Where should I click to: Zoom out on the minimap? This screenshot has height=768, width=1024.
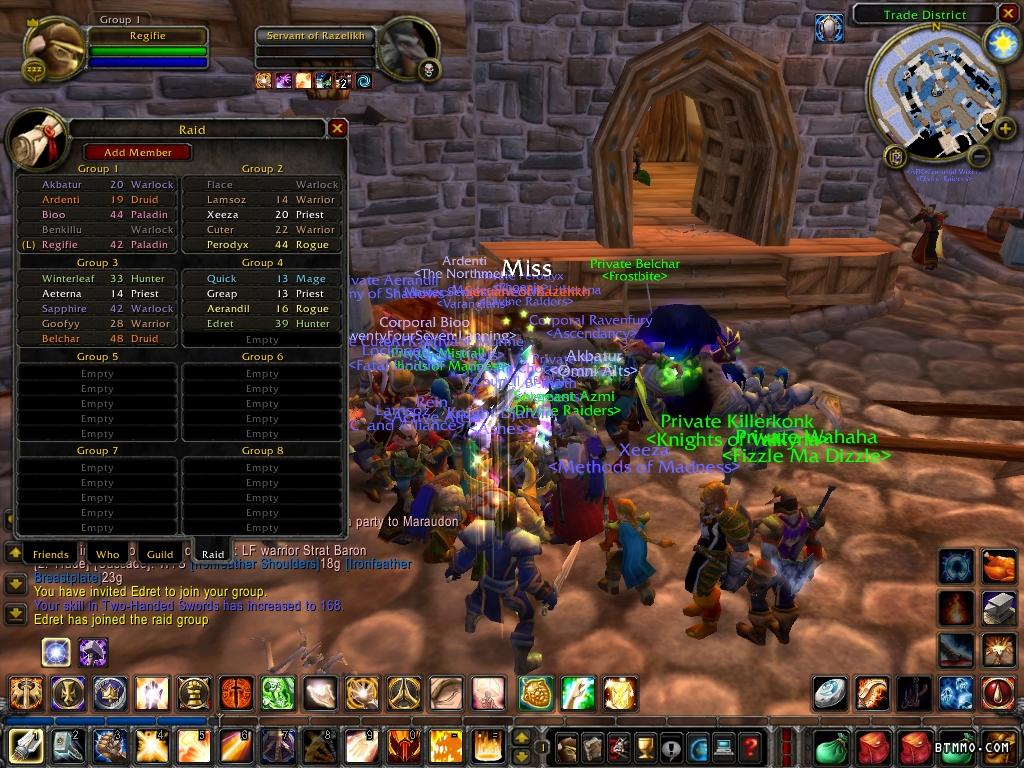tap(979, 157)
